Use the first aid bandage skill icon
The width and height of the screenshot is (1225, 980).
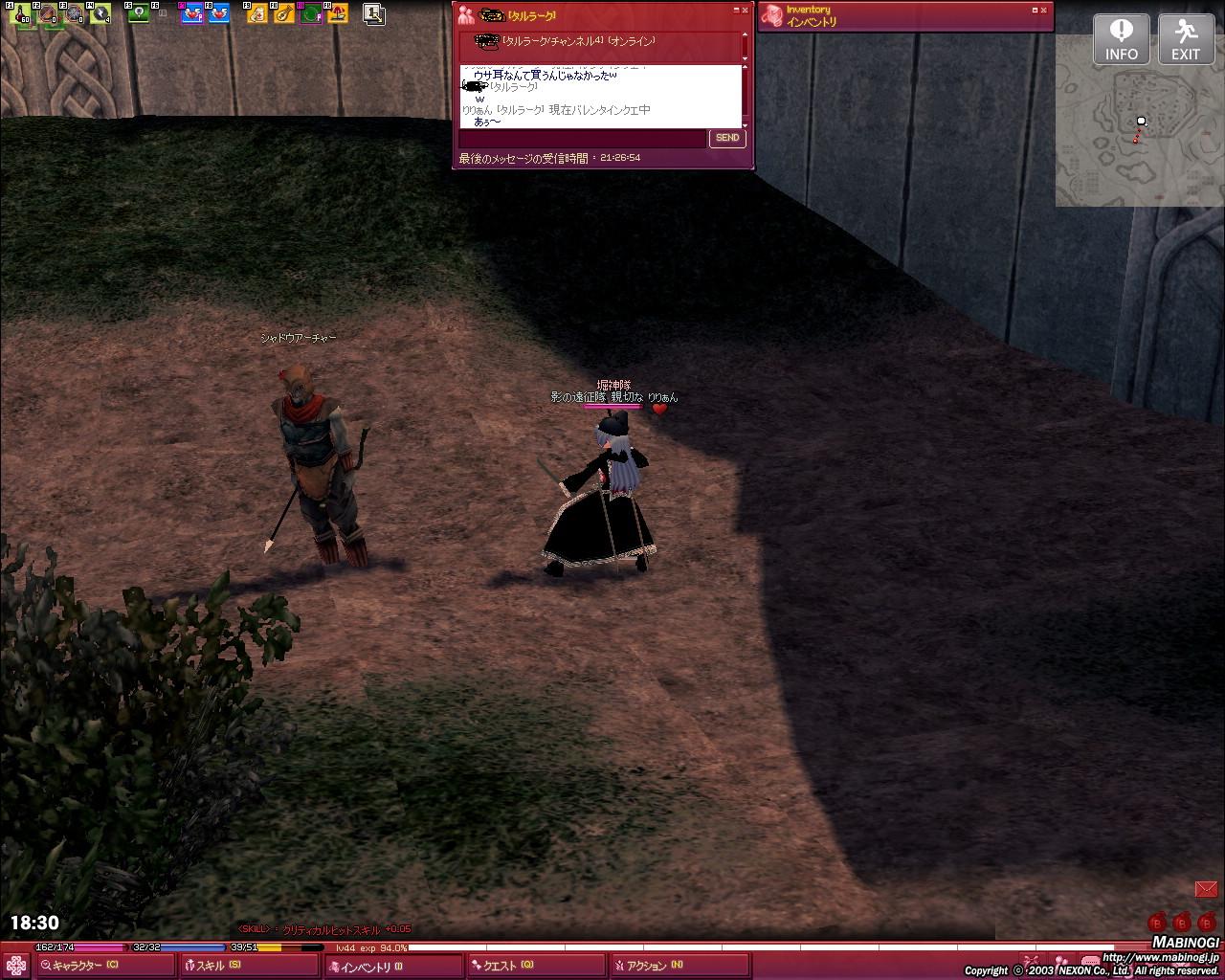click(x=258, y=13)
